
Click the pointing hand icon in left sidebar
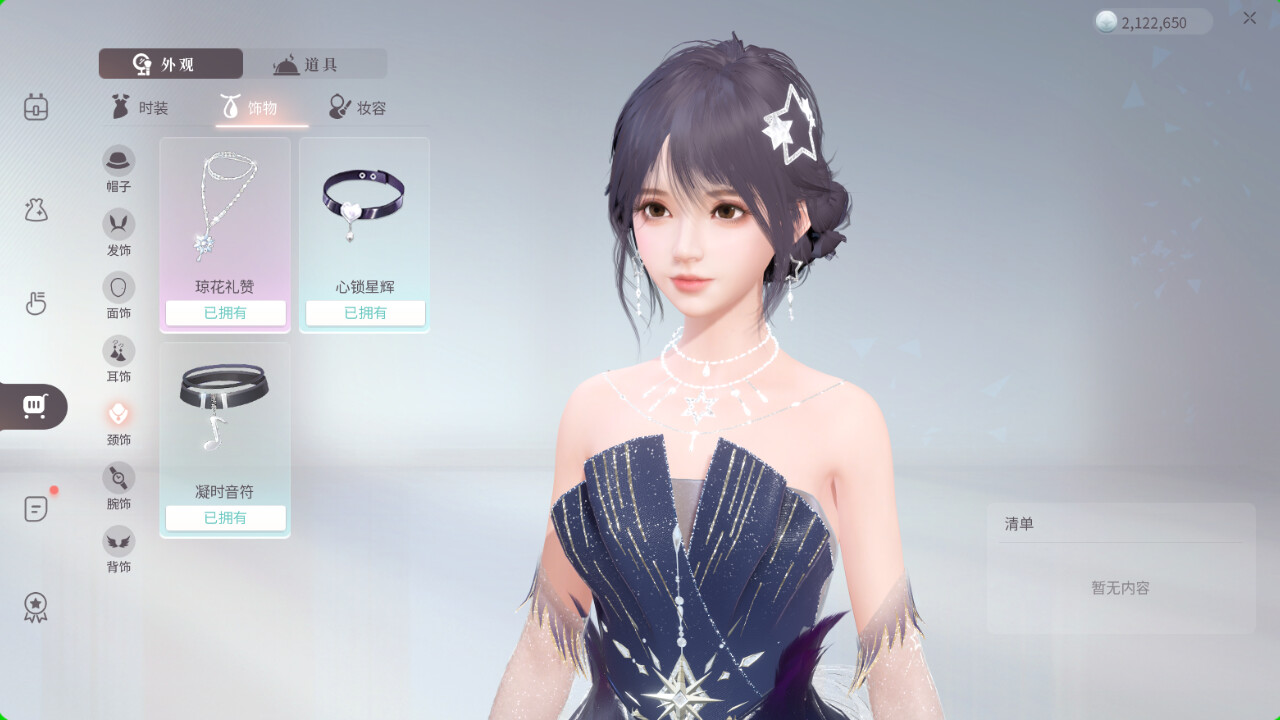point(36,304)
